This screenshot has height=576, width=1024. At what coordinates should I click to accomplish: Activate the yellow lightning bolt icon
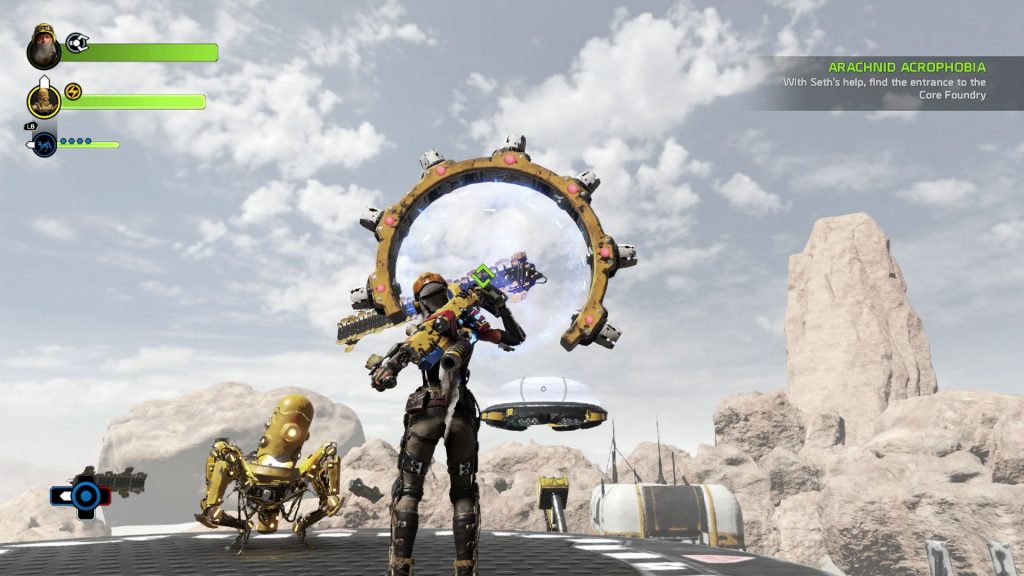pyautogui.click(x=73, y=92)
